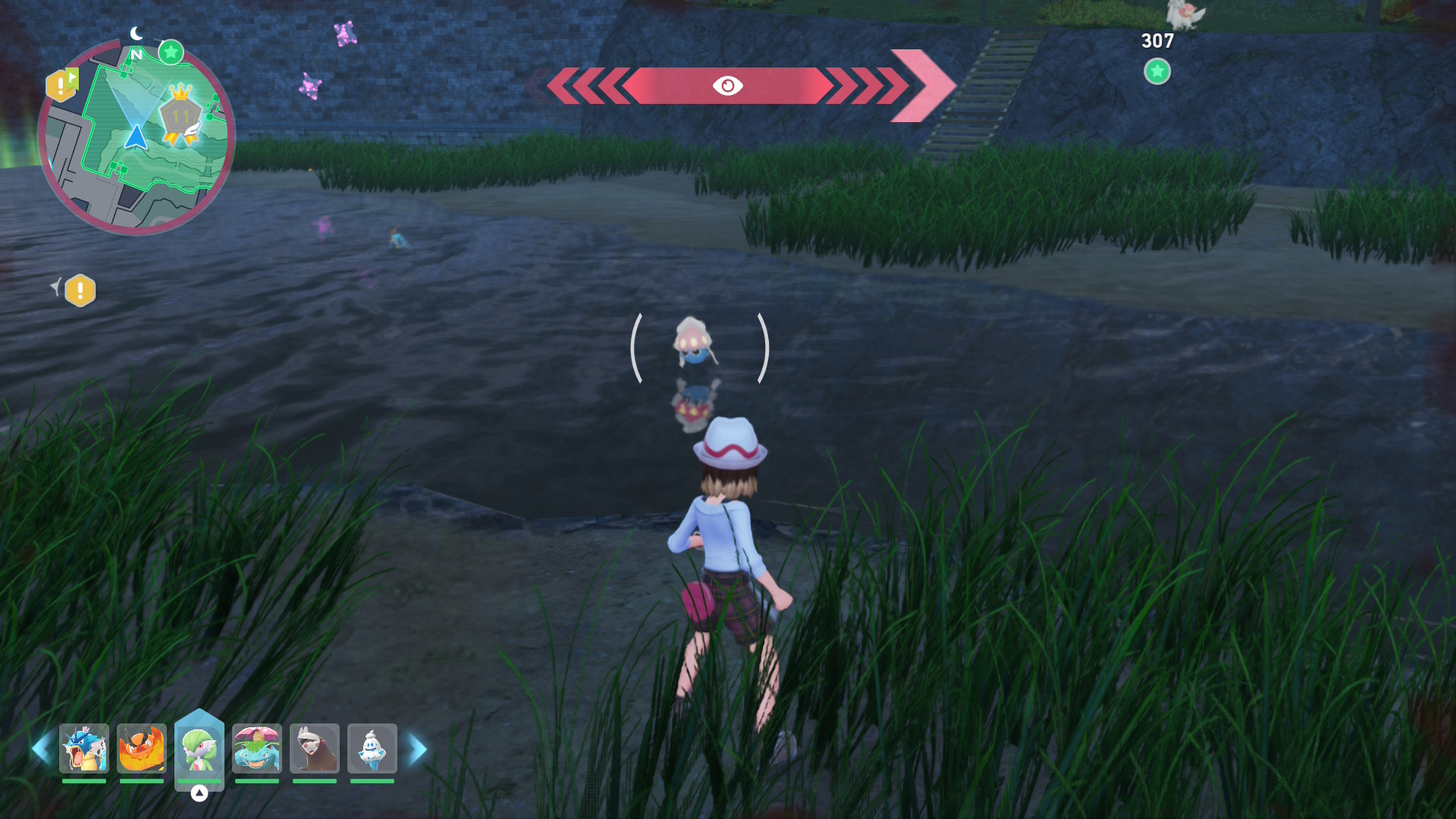Choose Gyarados in the party bar
The image size is (1456, 819).
point(84,748)
